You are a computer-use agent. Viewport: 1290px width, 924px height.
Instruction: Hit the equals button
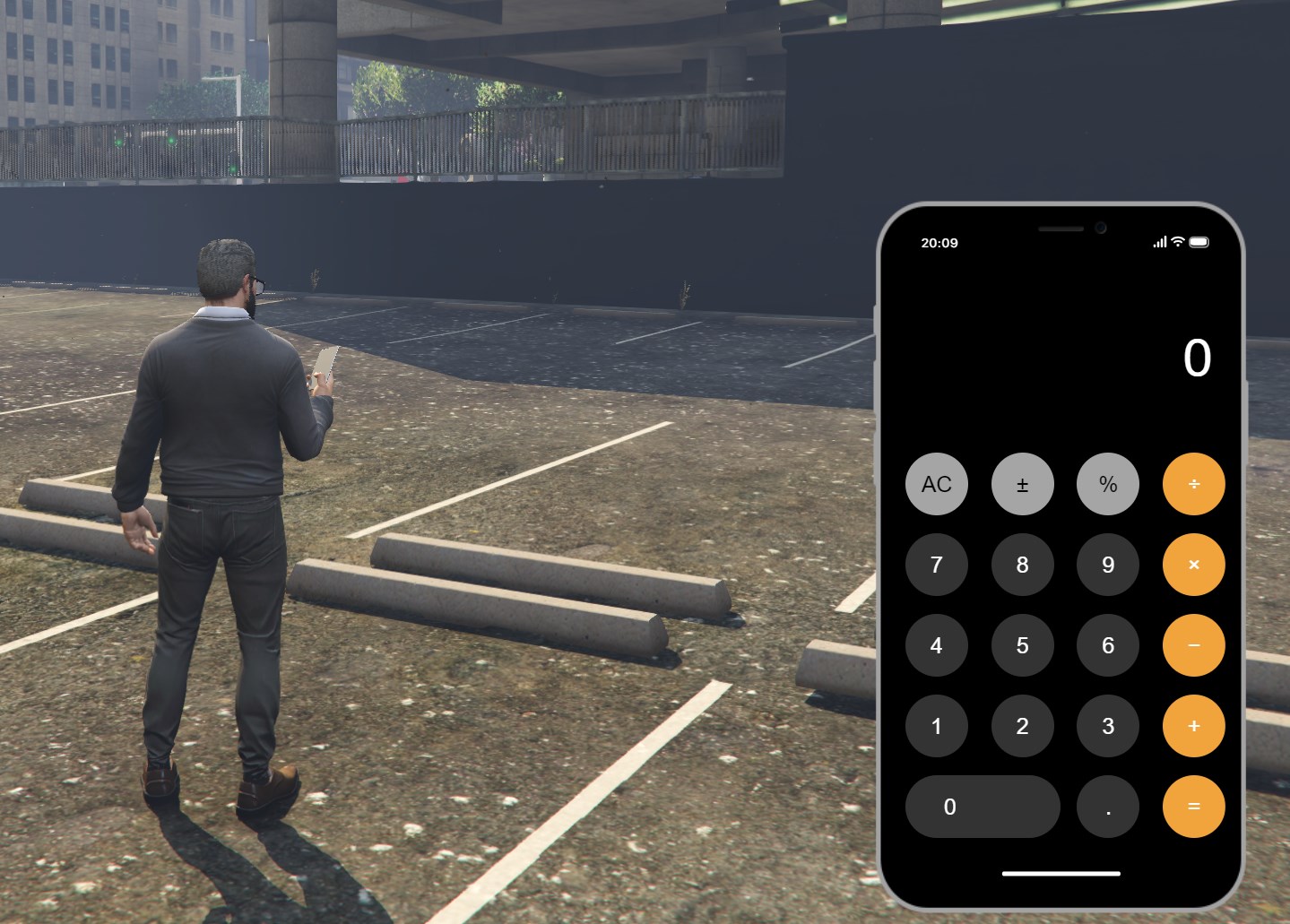click(1193, 807)
